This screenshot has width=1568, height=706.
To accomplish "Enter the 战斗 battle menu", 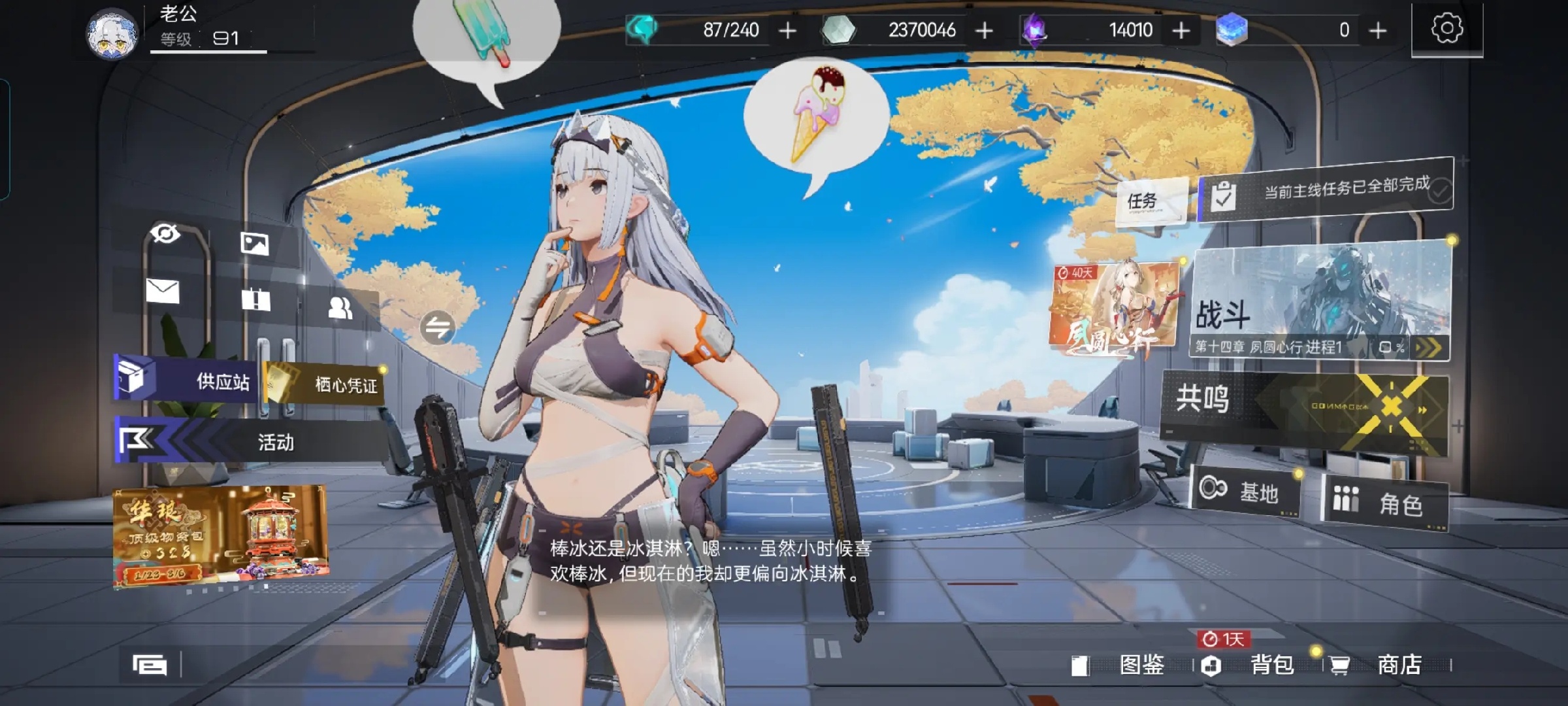I will point(1320,304).
